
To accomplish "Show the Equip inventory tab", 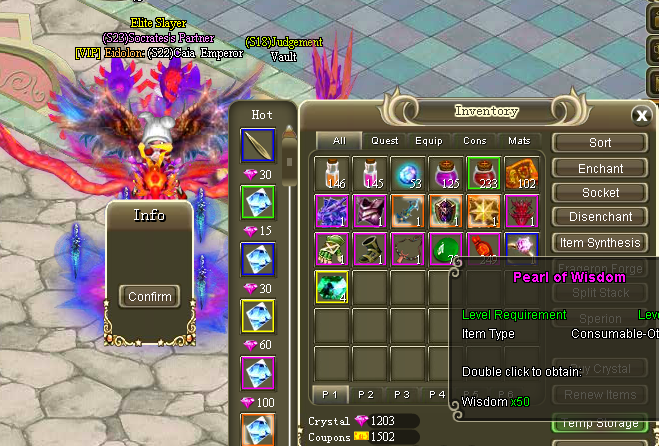I will click(429, 141).
